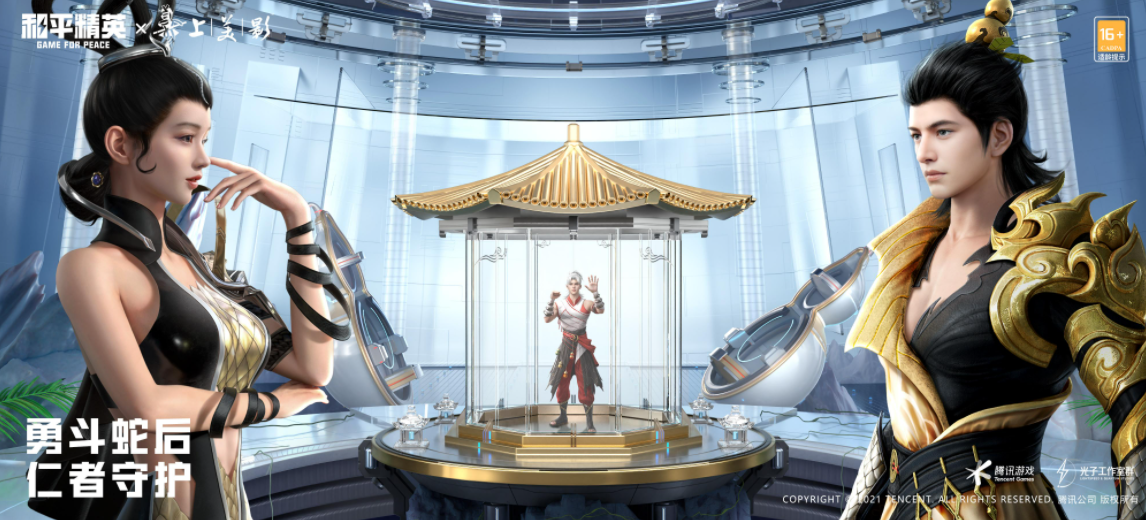
Task: Open the 16+ age rating notice
Action: coord(1110,39)
